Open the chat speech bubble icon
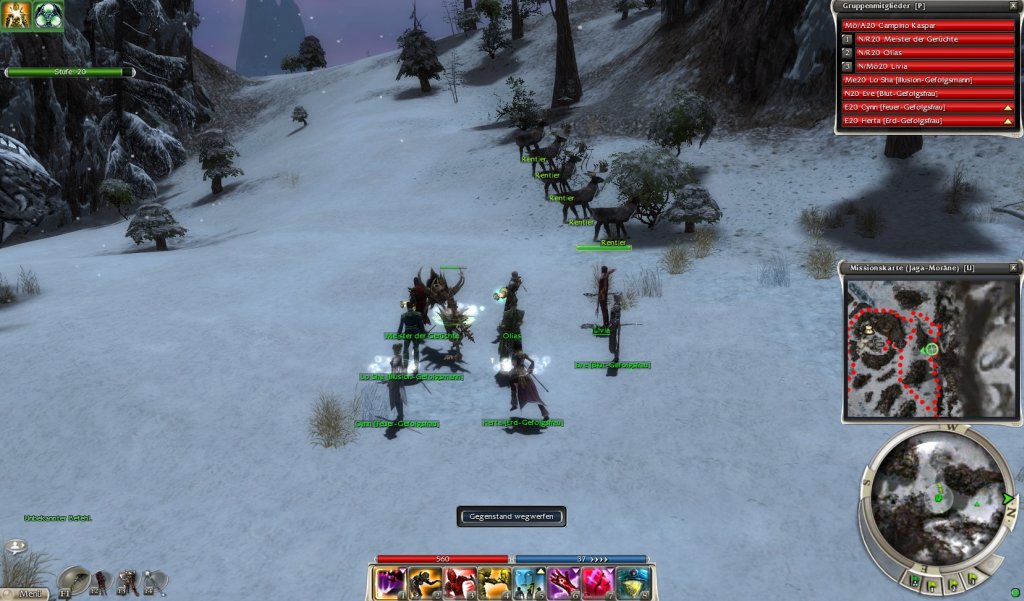This screenshot has width=1024, height=601. tap(15, 547)
